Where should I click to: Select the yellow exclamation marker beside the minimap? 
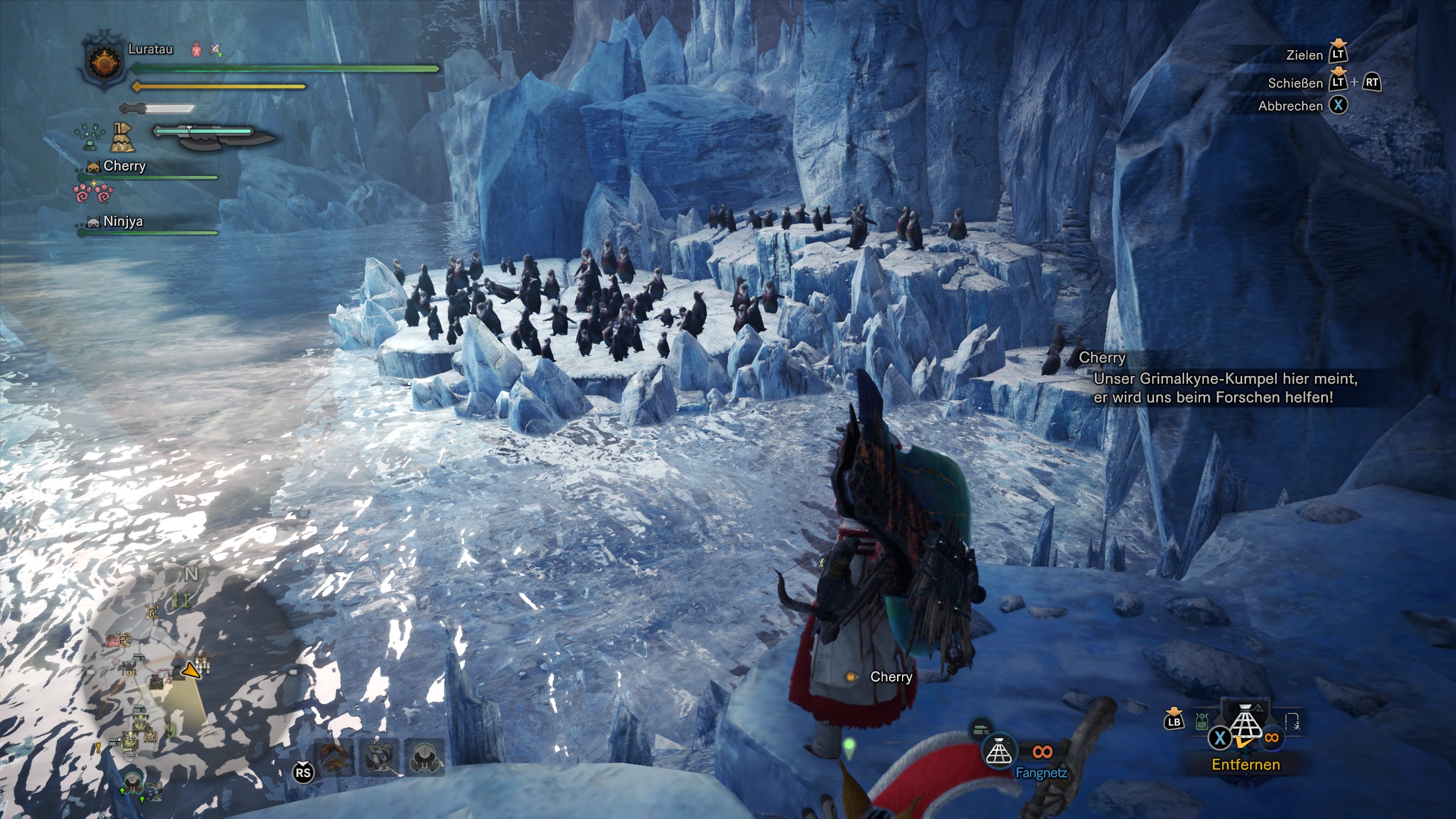[98, 749]
